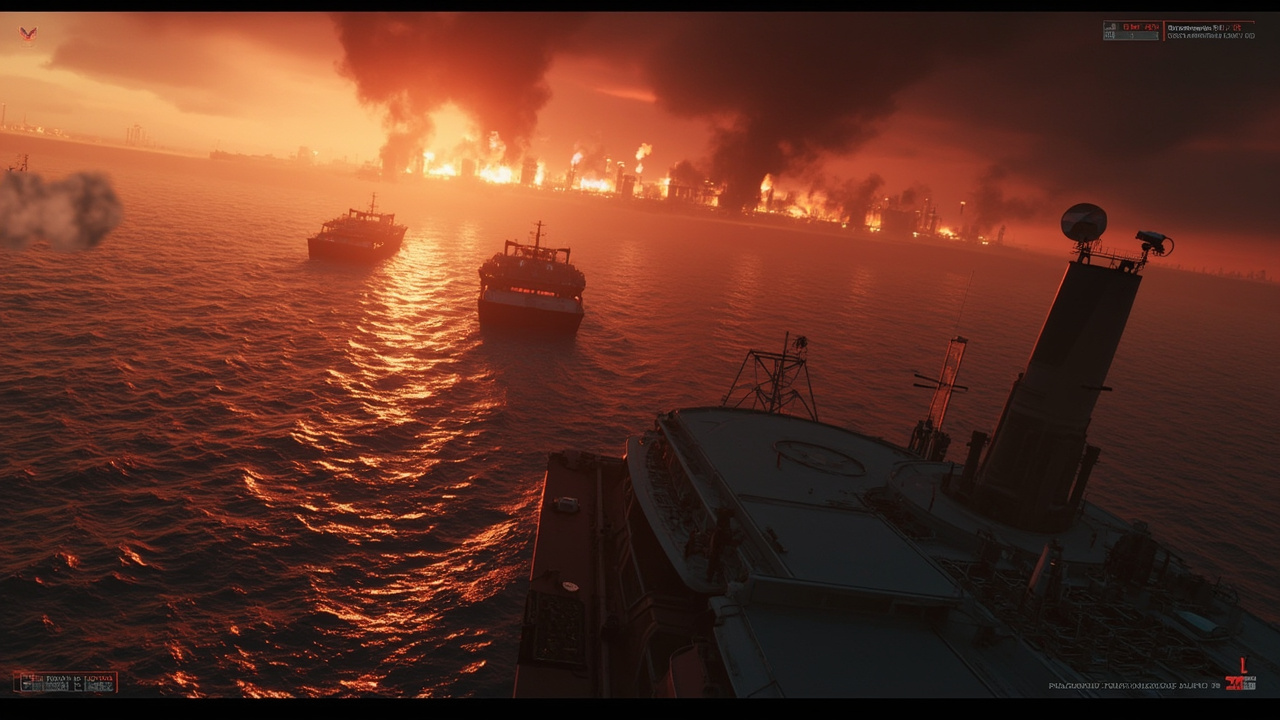Click the red winged emblem icon

[x=28, y=34]
